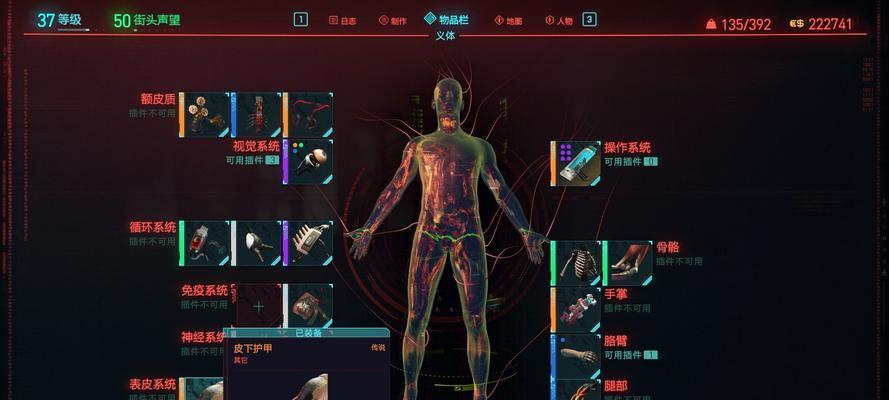Select the ribcage skeleton cyberware slot
Image resolution: width=889 pixels, height=400 pixels.
click(x=577, y=263)
